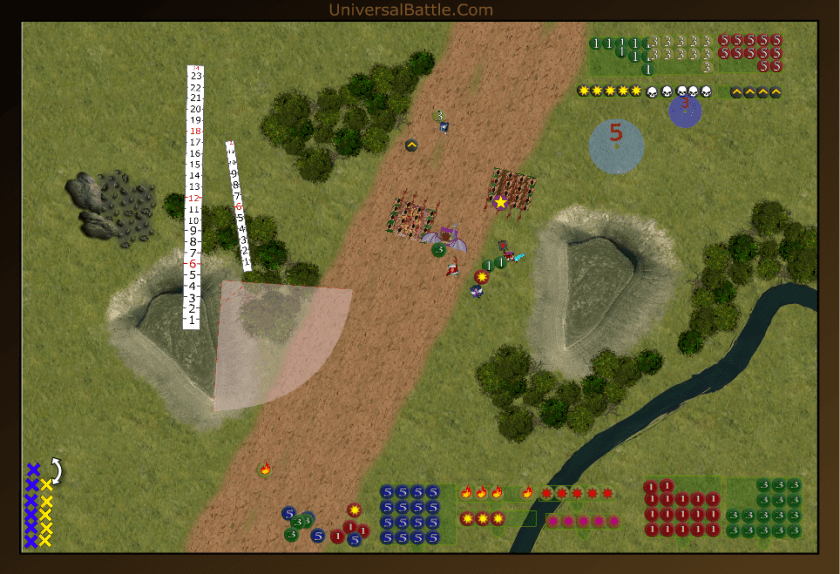840x574 pixels.
Task: Select the small blue template marked 3
Action: click(685, 110)
